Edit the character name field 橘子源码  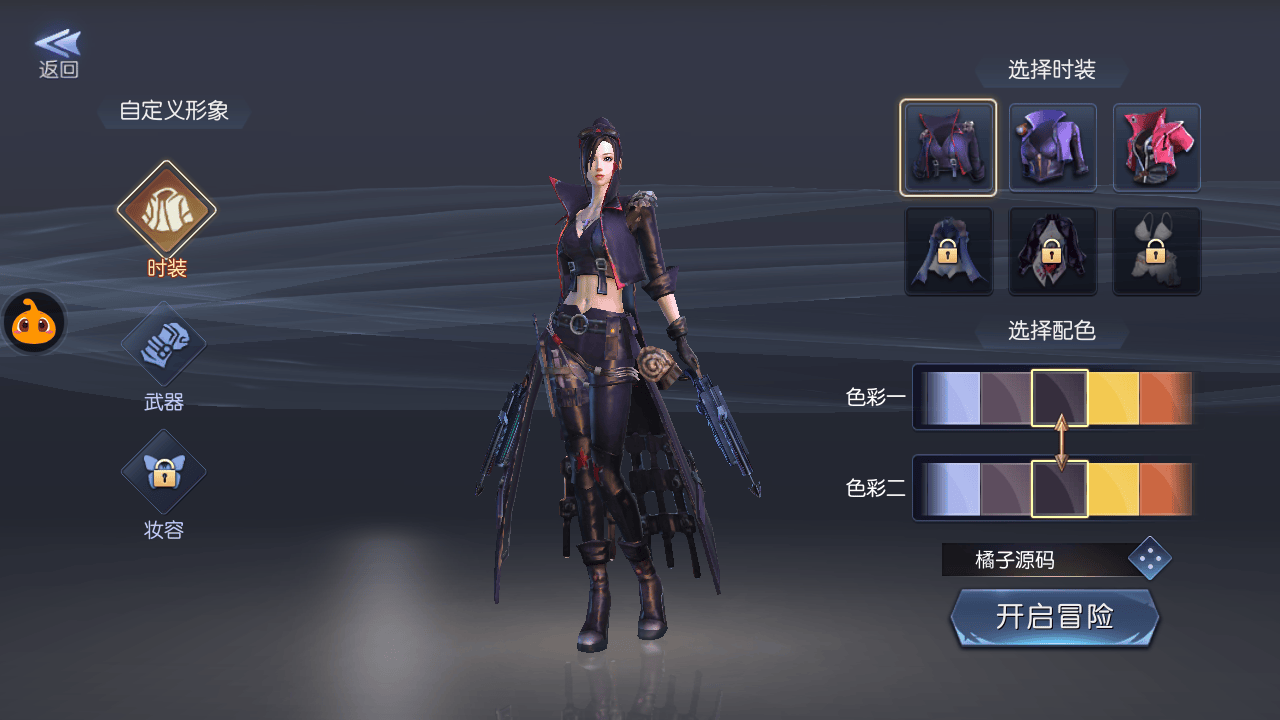pos(1032,560)
